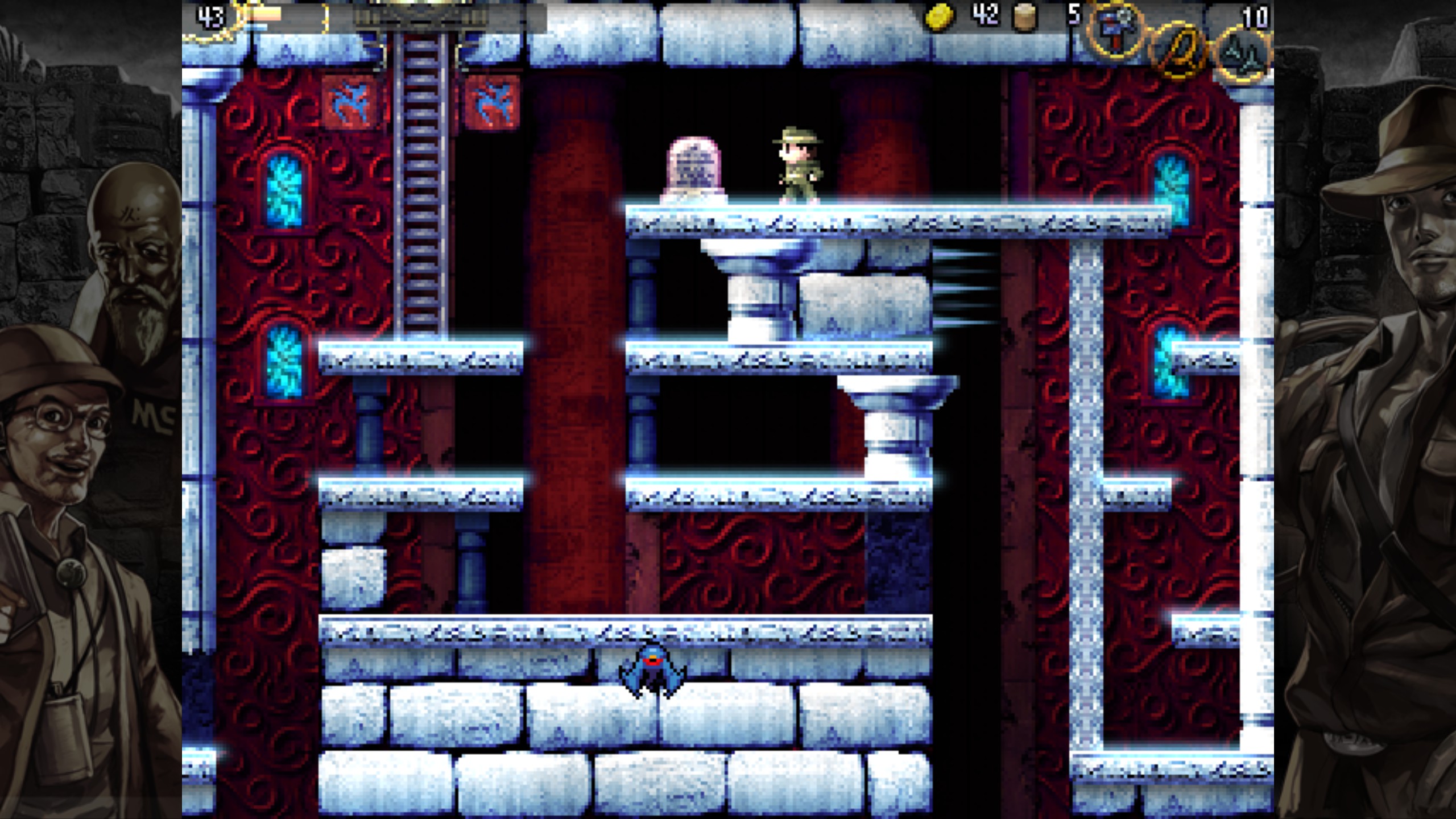Select the axe main weapon icon
1456x819 pixels.
1115,30
